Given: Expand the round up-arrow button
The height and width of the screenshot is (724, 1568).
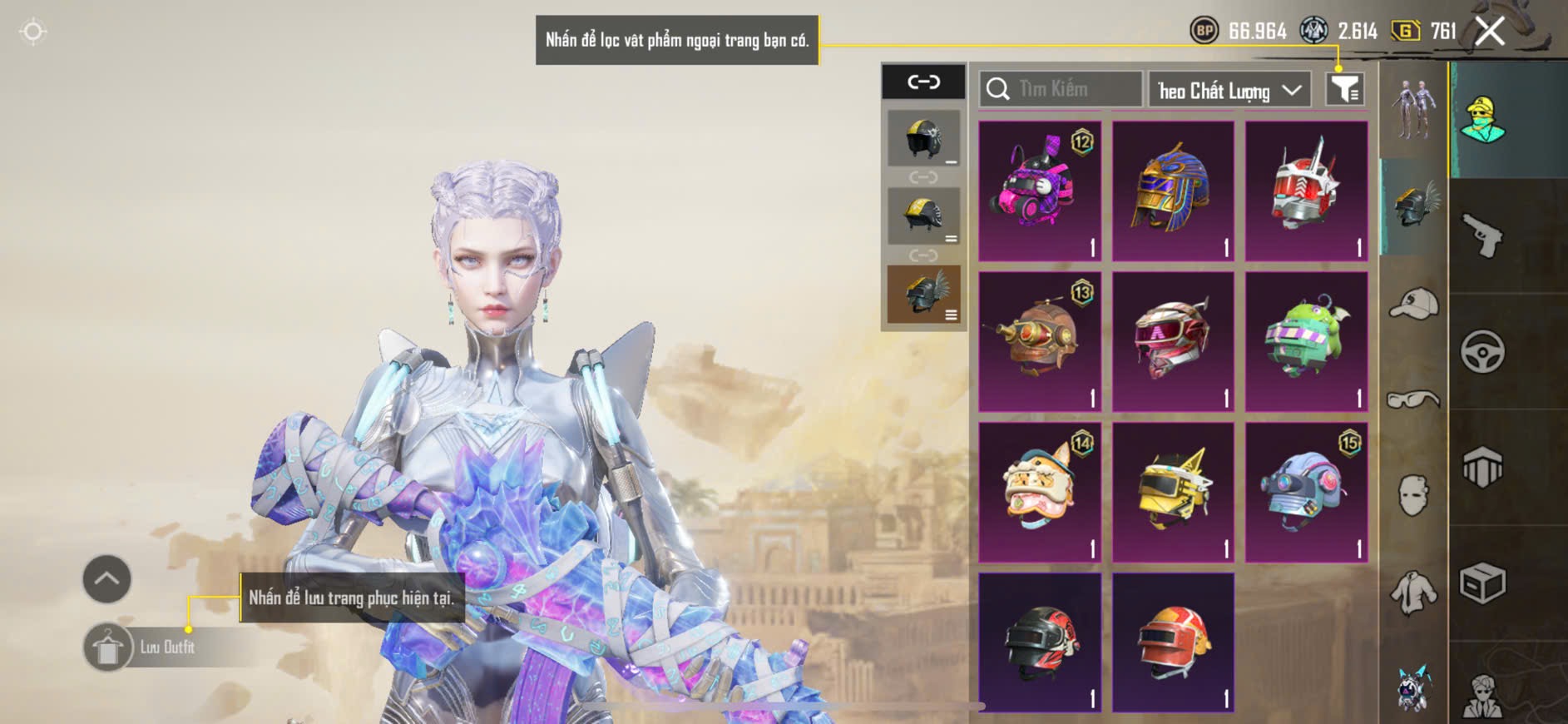Looking at the screenshot, I should [106, 579].
